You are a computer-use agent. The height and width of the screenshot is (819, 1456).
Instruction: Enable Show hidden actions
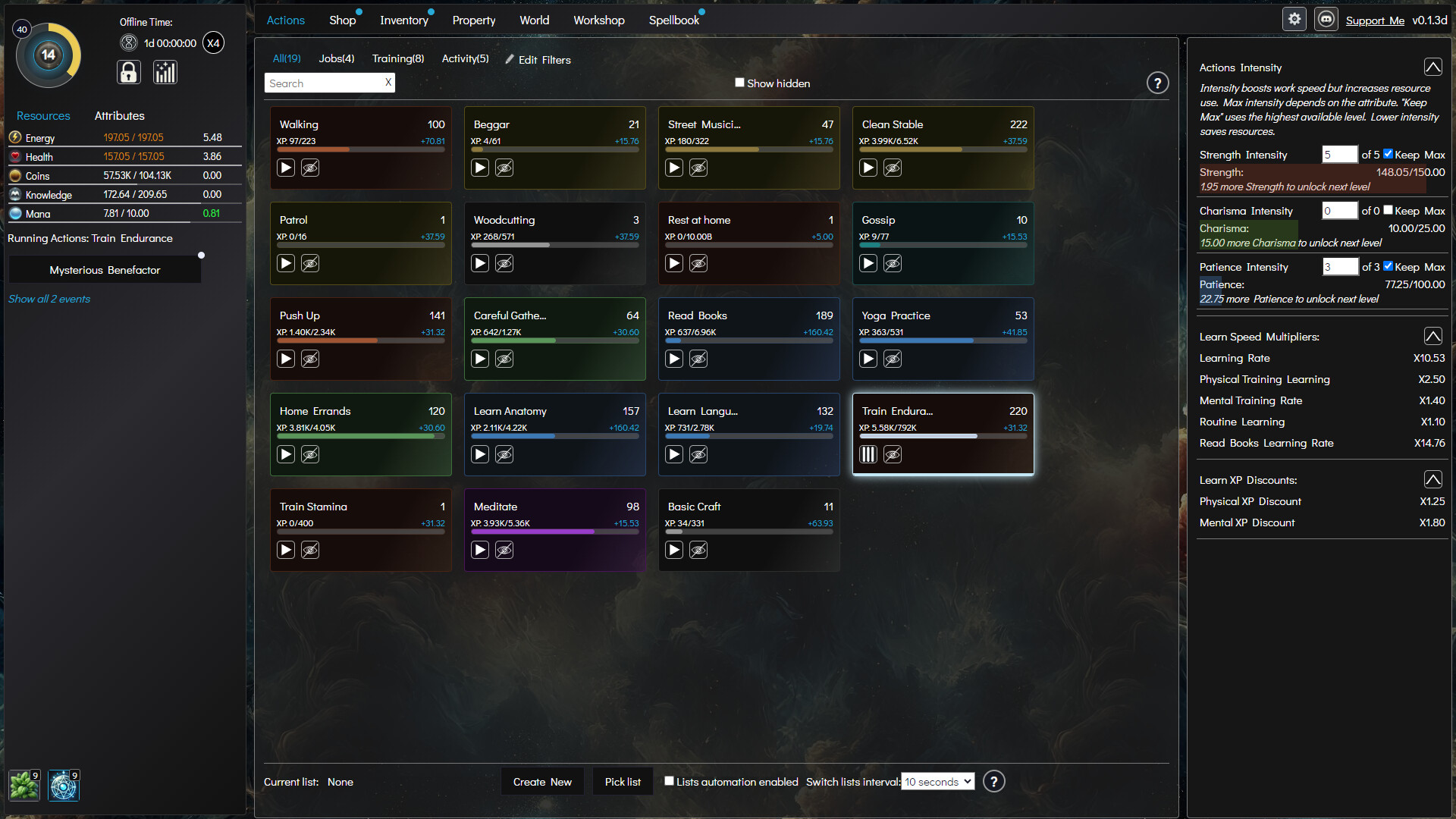coord(739,82)
